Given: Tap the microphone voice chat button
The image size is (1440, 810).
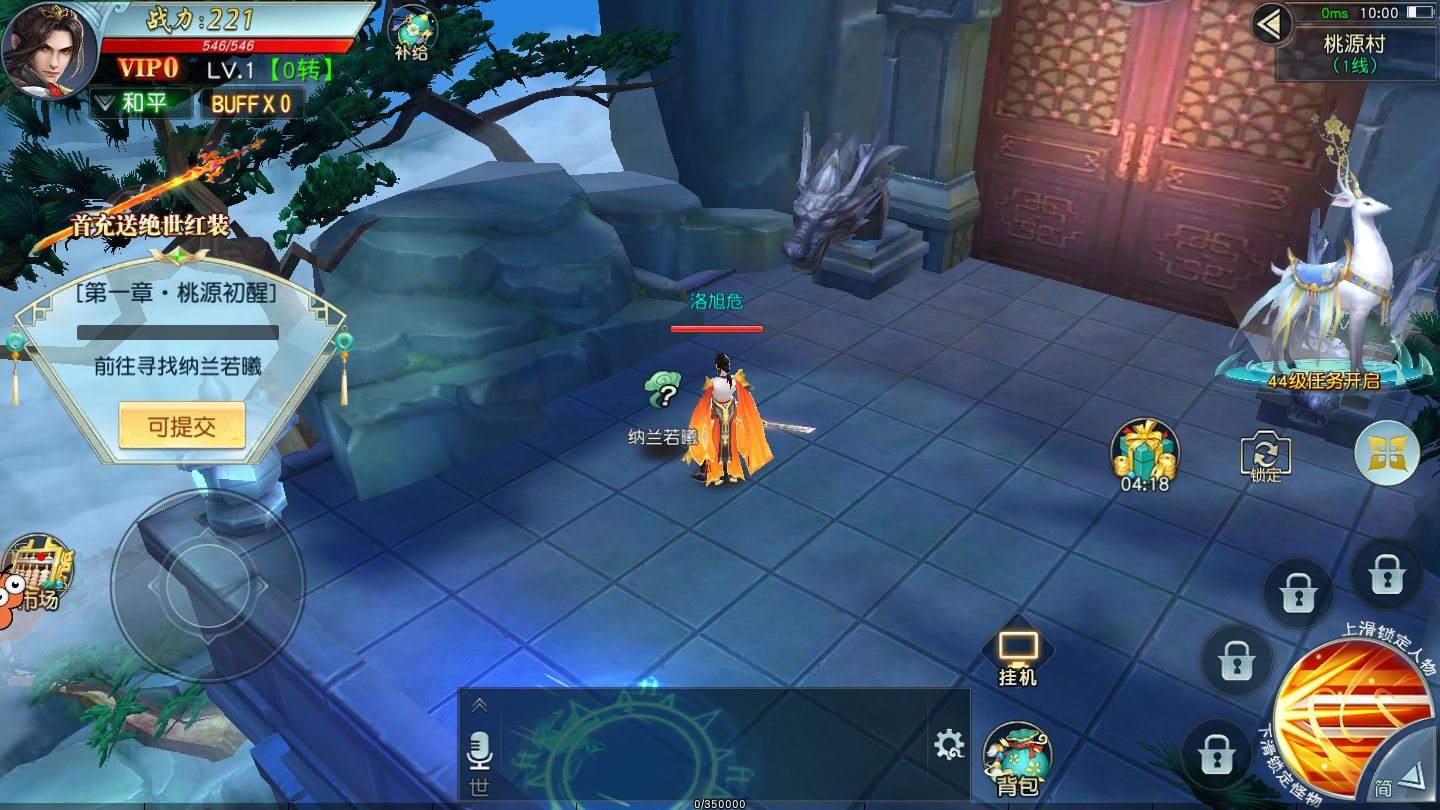Looking at the screenshot, I should (x=480, y=750).
